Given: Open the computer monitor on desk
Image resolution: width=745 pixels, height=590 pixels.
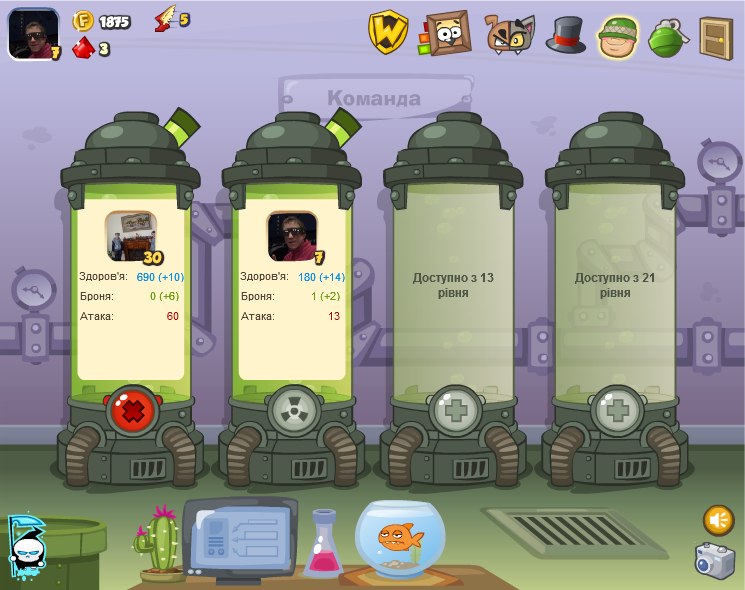Looking at the screenshot, I should coord(238,536).
